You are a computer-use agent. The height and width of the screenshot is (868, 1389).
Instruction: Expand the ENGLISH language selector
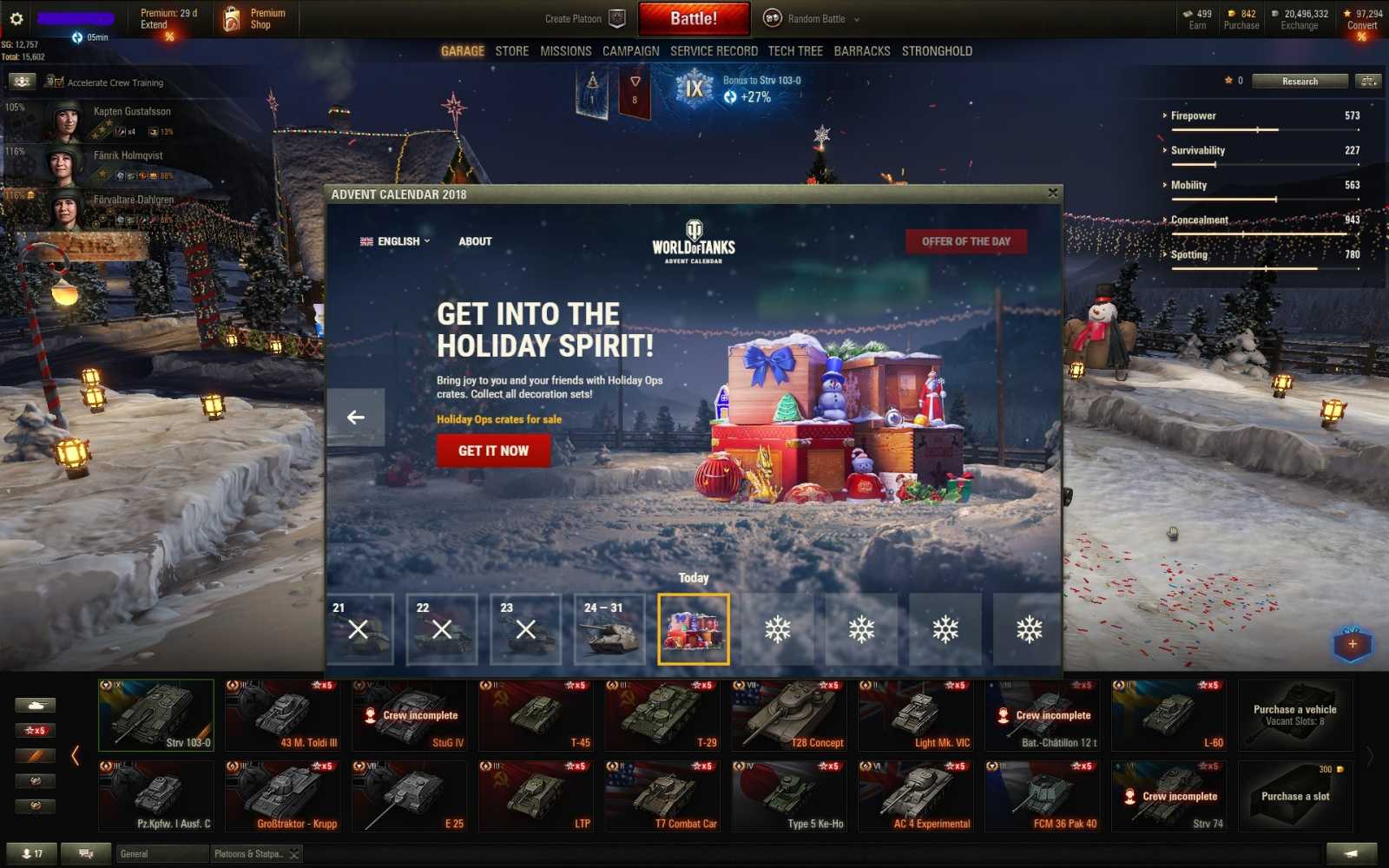coord(396,241)
